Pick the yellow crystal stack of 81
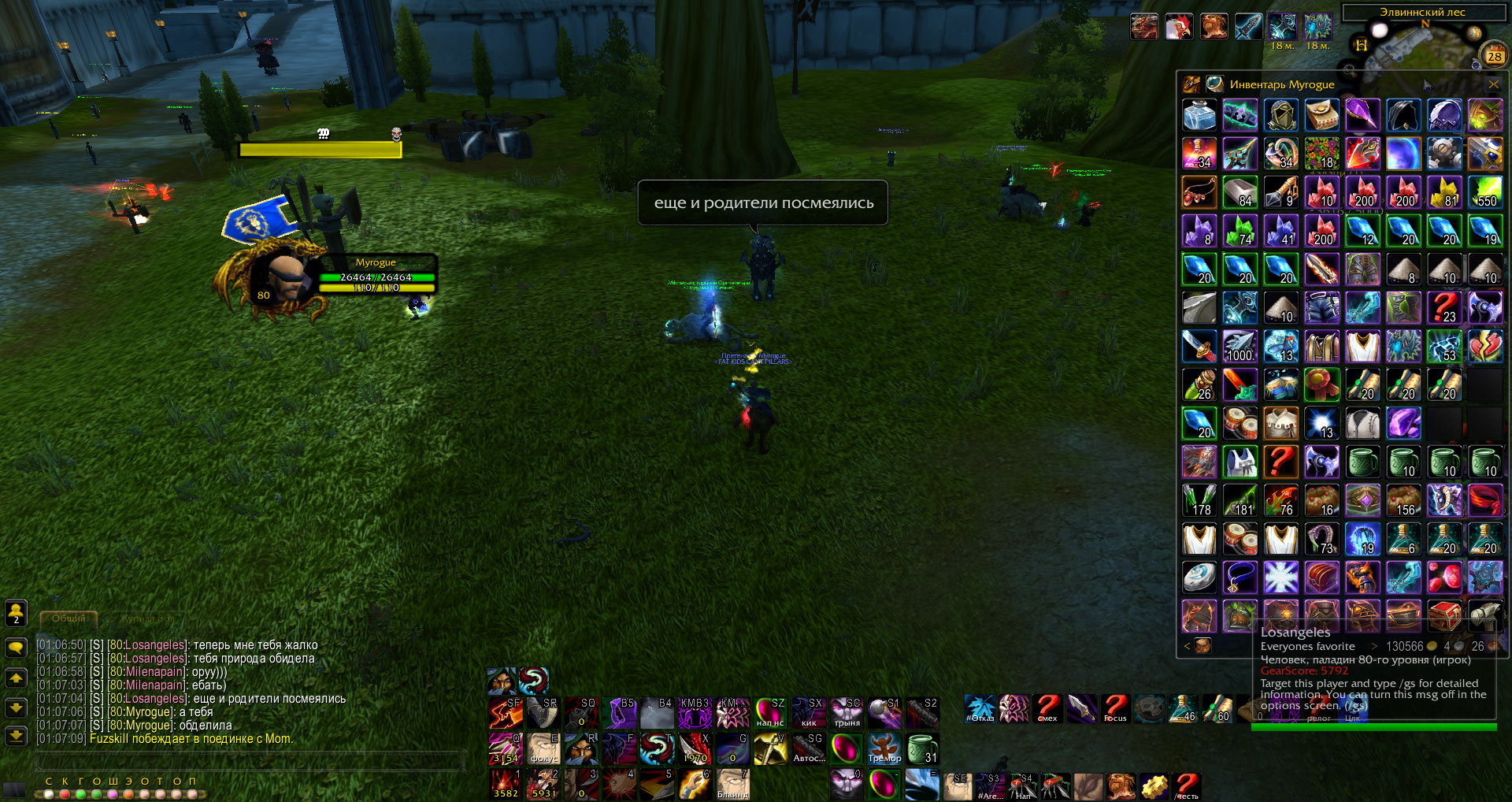Screen dimensions: 1512x802 pyautogui.click(x=1445, y=192)
